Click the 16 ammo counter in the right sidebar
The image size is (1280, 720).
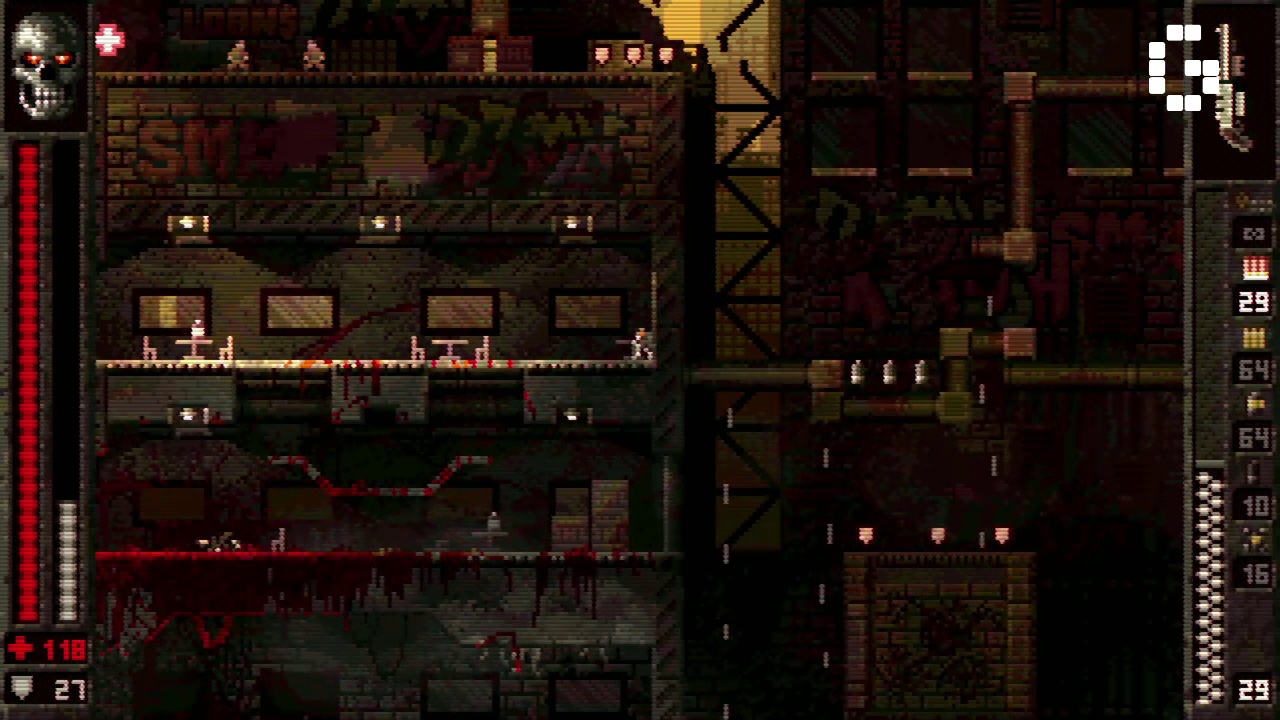1254,573
